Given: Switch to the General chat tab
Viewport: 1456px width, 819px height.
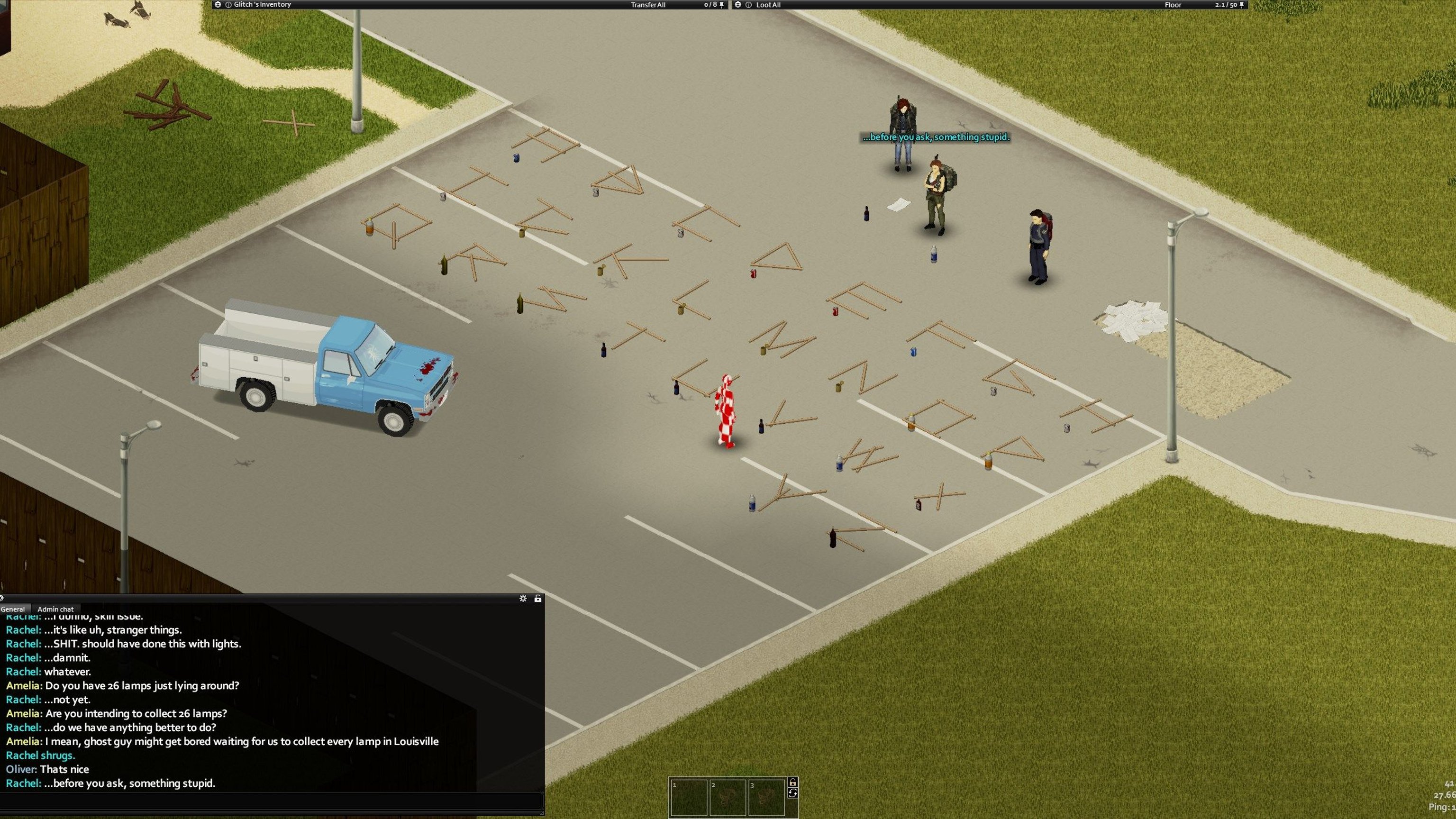Looking at the screenshot, I should [13, 610].
